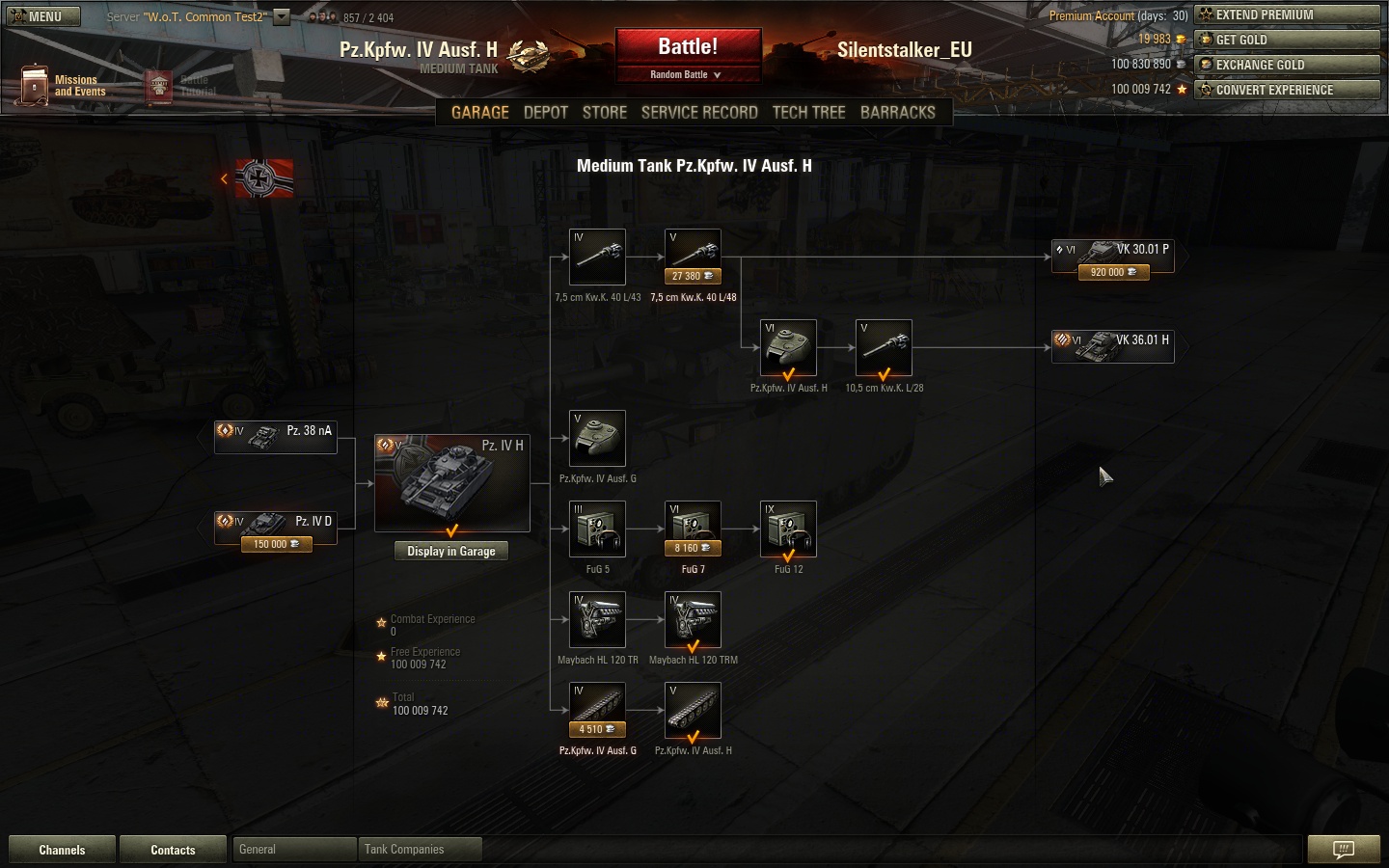This screenshot has width=1389, height=868.
Task: Click the GET GOLD button
Action: click(1287, 40)
